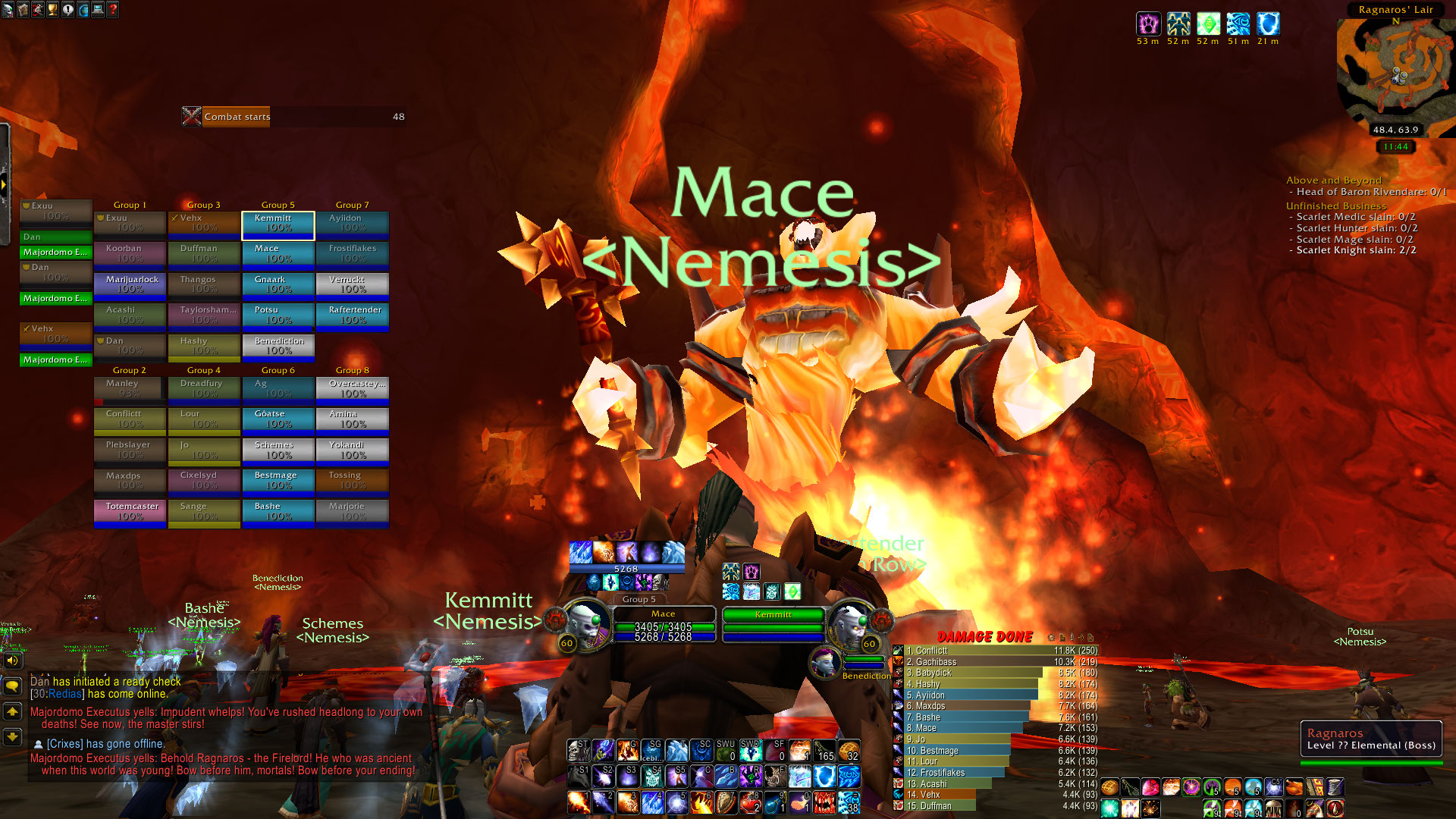Screen dimensions: 1456x819
Task: Open the world map globe button
Action: (x=83, y=10)
